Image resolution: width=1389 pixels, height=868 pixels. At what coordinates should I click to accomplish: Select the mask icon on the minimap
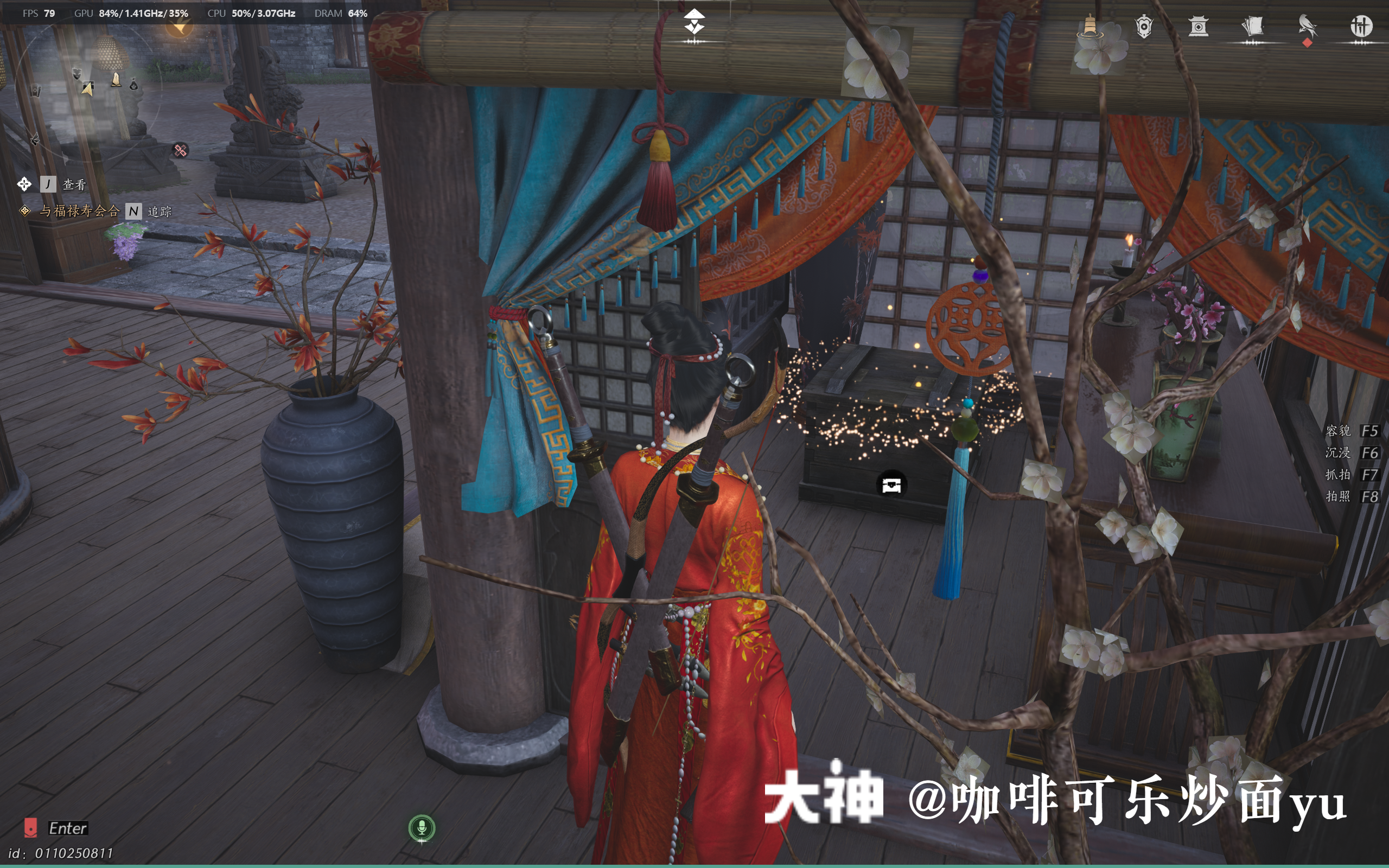pyautogui.click(x=78, y=73)
